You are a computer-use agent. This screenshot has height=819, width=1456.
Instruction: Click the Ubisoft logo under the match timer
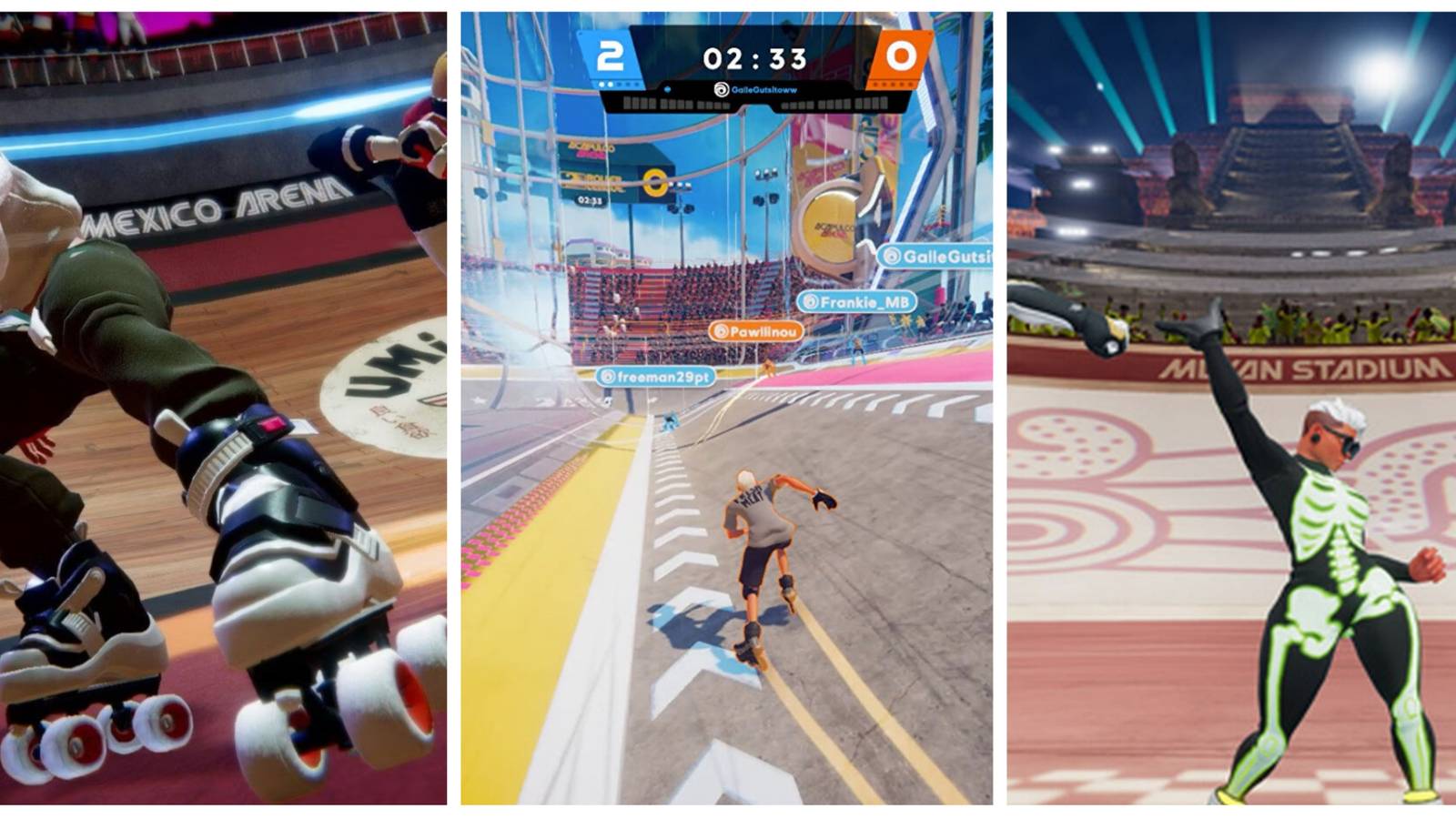coord(721,89)
